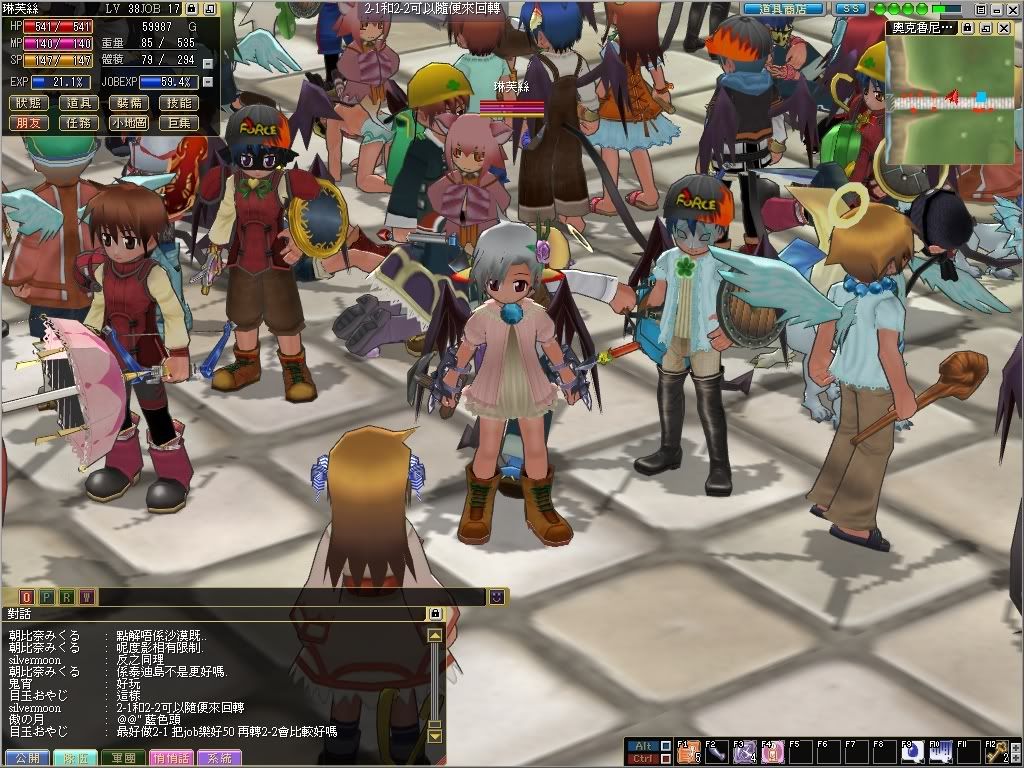The width and height of the screenshot is (1024, 768).
Task: Switch to the 悄悄話 whisper tab
Action: tap(175, 759)
